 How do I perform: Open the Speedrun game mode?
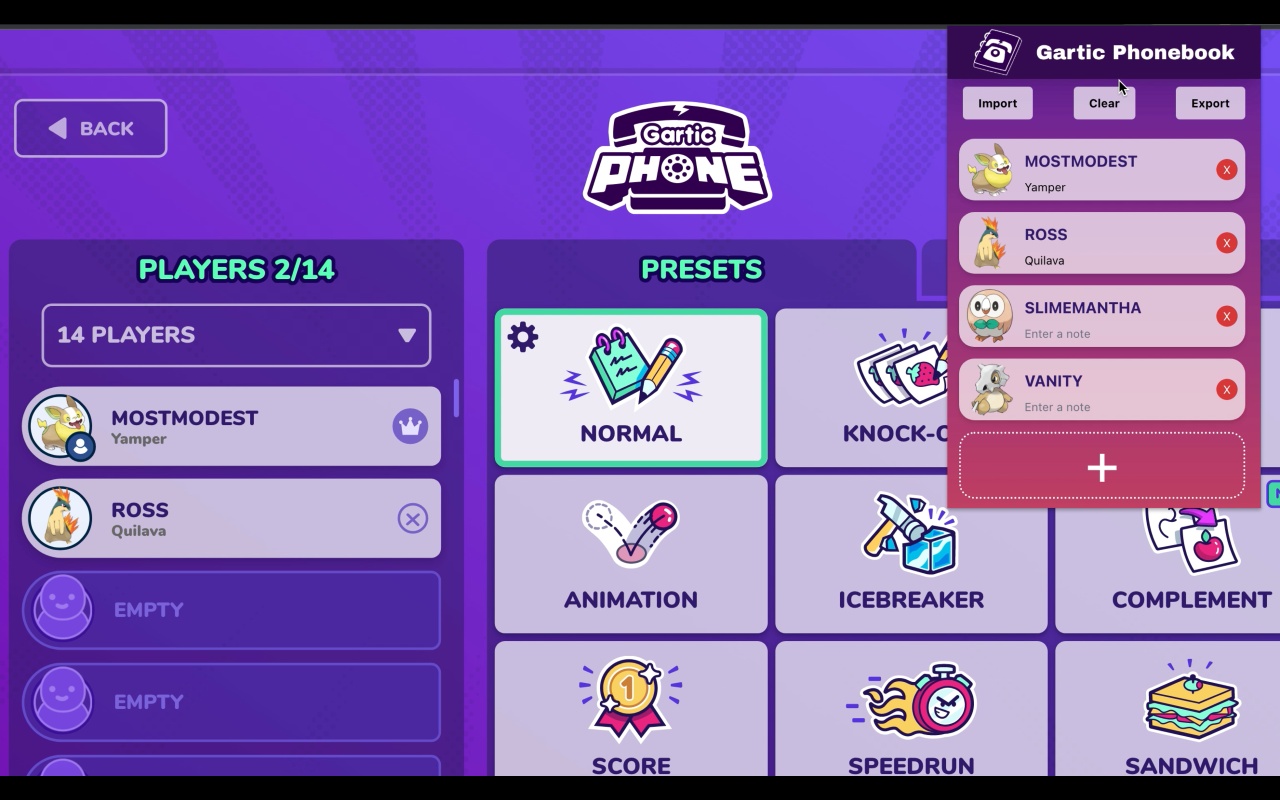pyautogui.click(x=910, y=700)
